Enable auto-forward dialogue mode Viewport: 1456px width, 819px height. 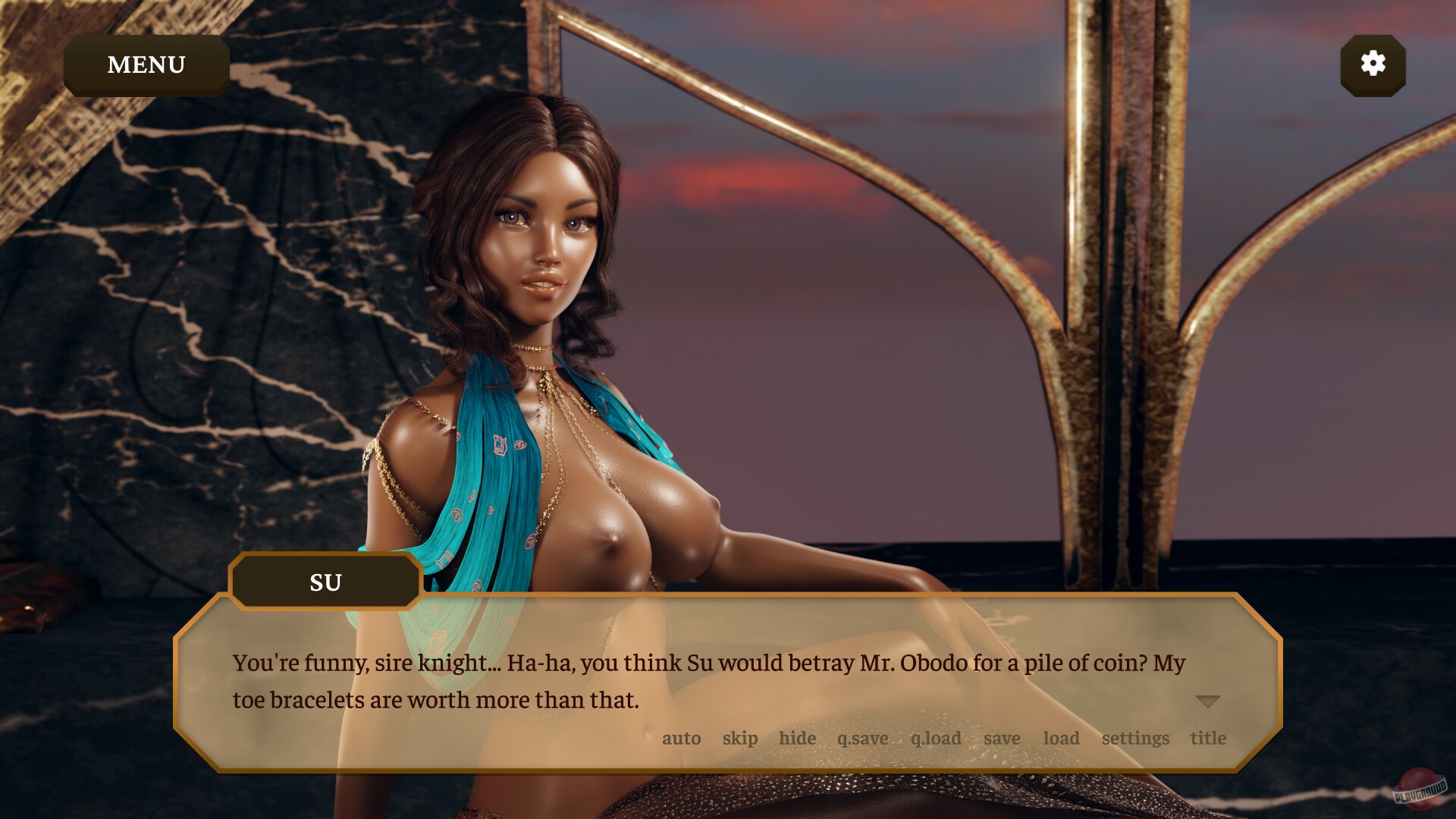click(x=681, y=738)
